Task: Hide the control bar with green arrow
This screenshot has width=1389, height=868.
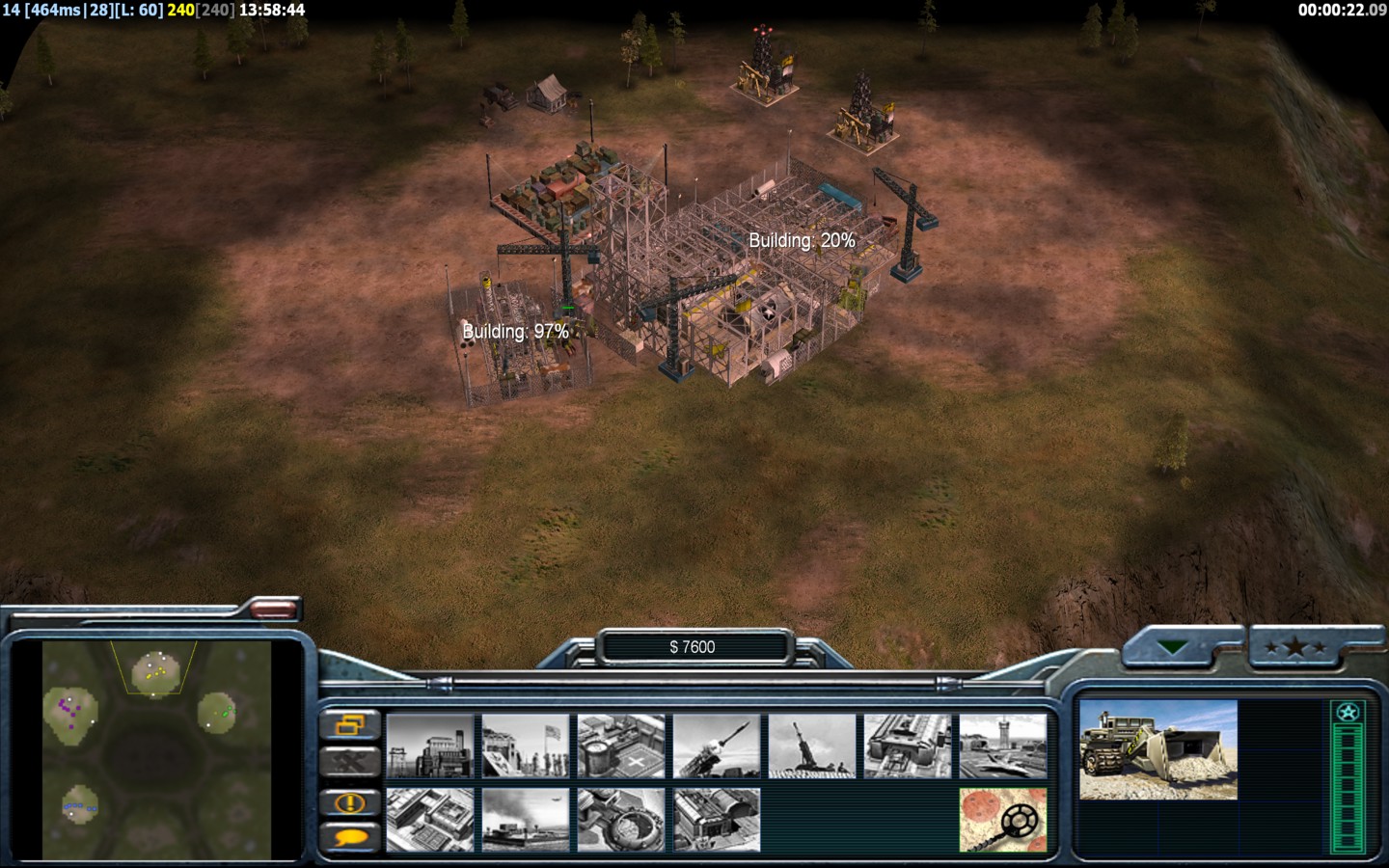Action: tap(1173, 648)
